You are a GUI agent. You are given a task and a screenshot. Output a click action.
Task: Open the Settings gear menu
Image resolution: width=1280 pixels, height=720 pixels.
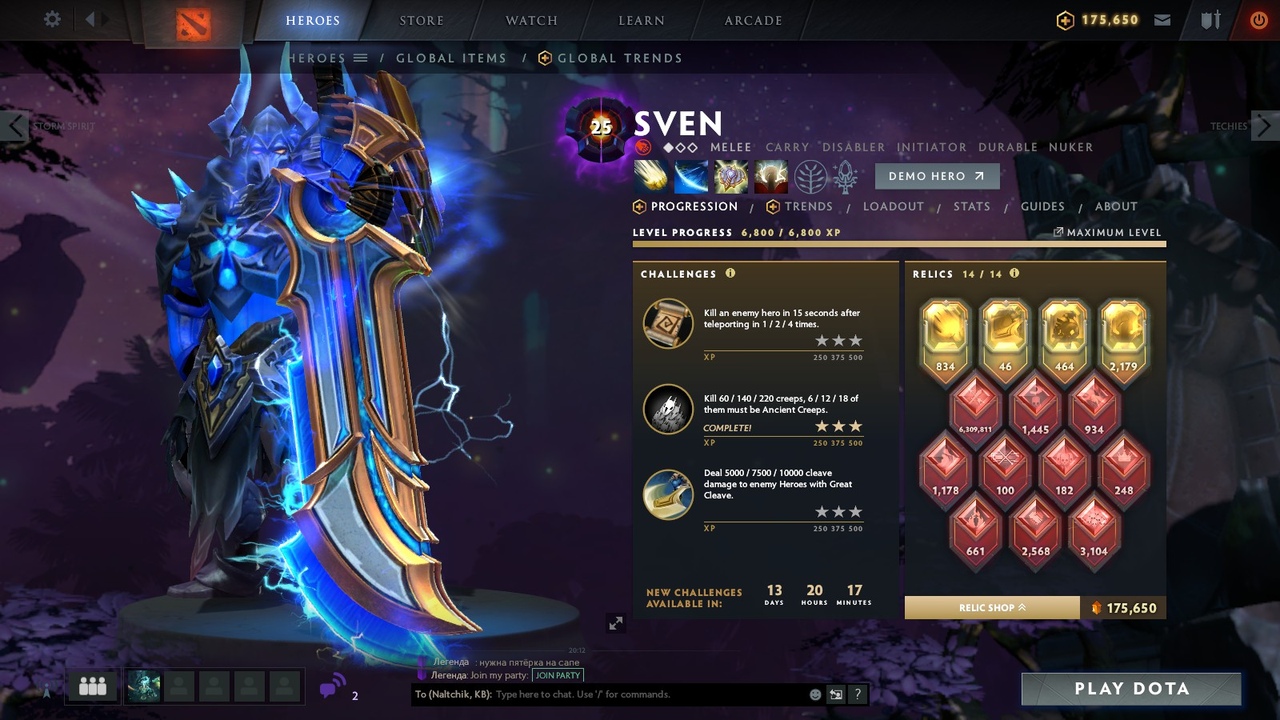pos(52,20)
